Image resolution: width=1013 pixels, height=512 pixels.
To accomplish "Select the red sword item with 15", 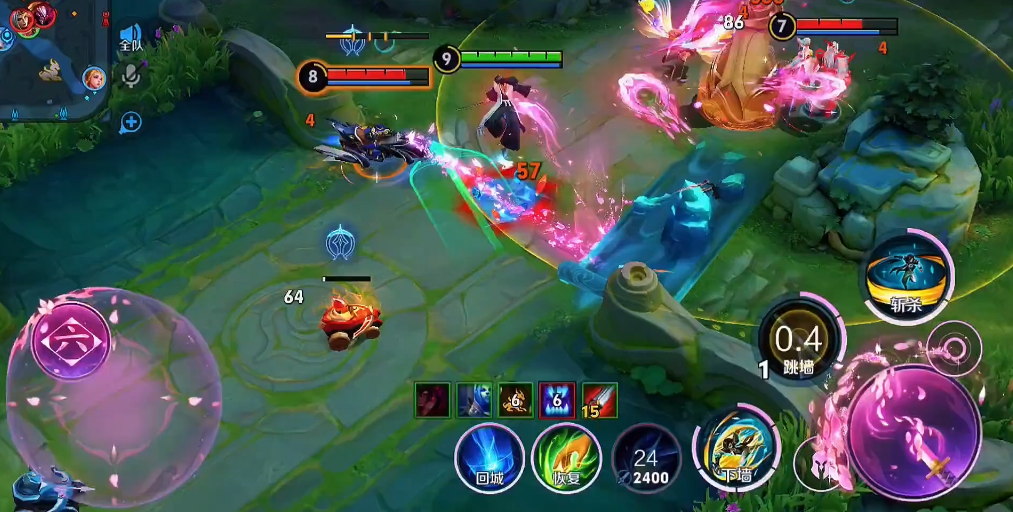I will (600, 400).
